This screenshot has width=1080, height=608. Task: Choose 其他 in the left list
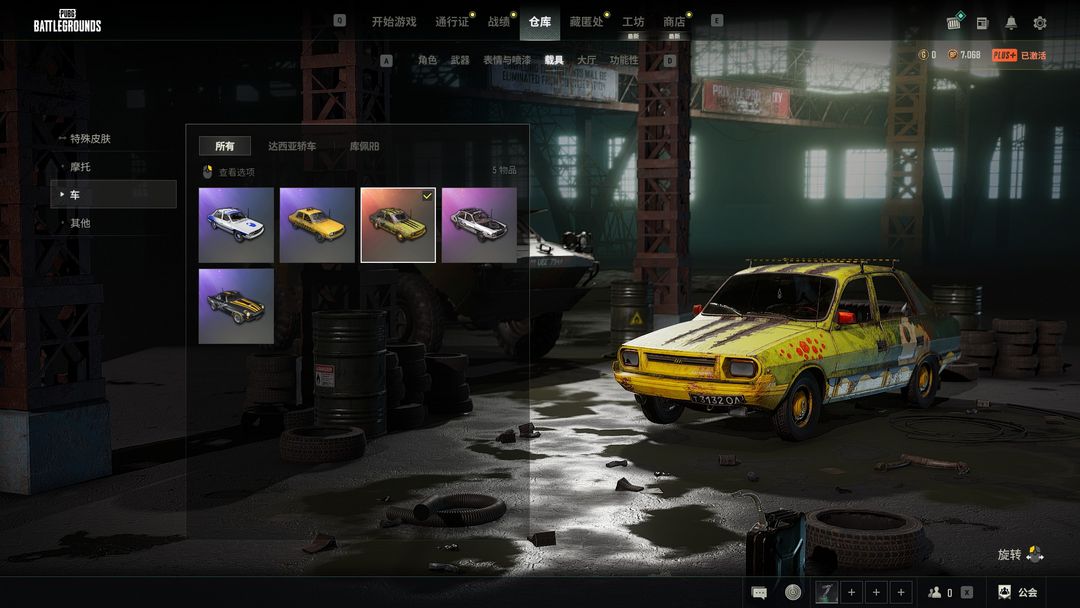(80, 223)
